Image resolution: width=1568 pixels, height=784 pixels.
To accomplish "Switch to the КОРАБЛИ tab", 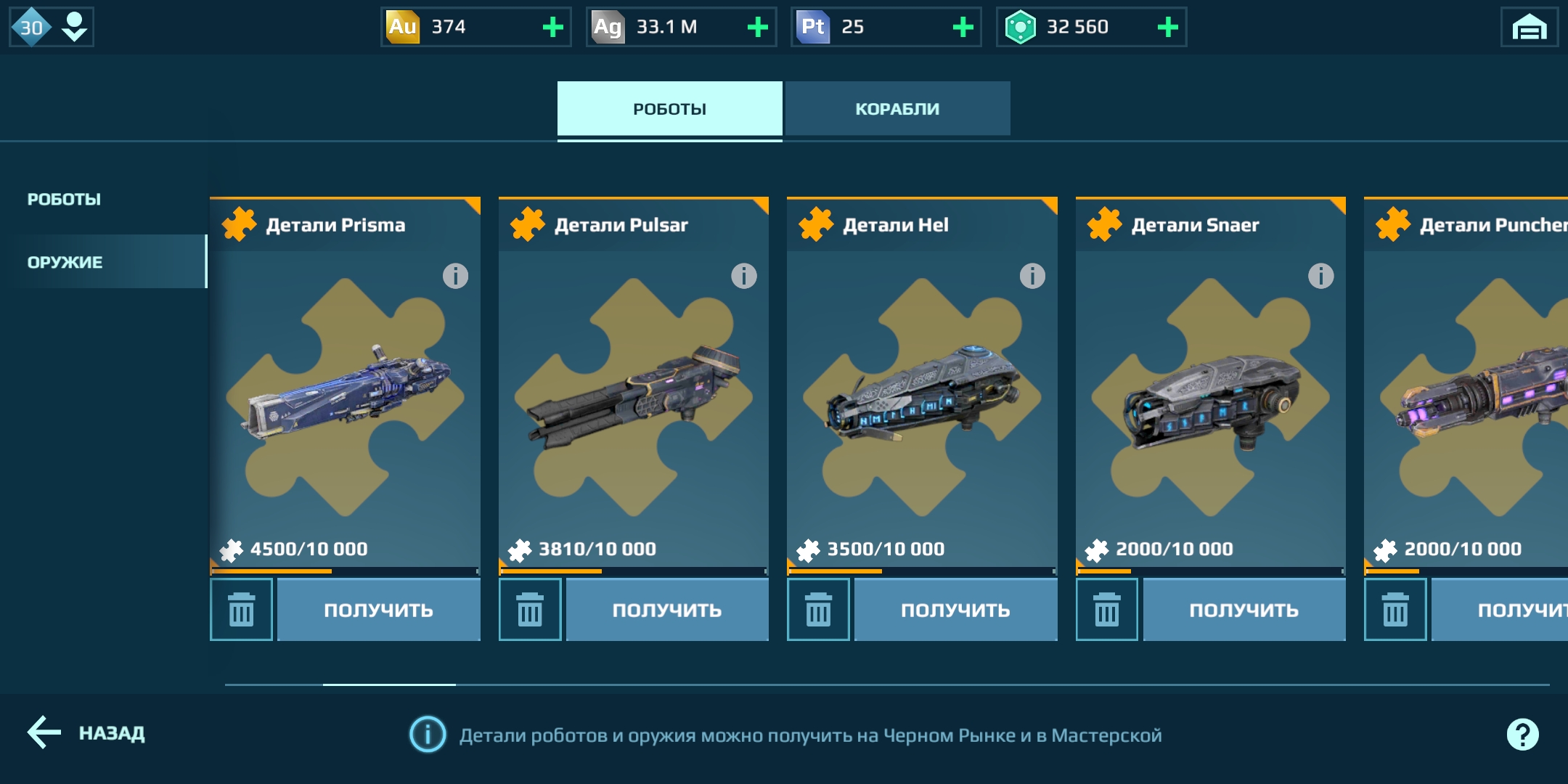I will tap(898, 108).
